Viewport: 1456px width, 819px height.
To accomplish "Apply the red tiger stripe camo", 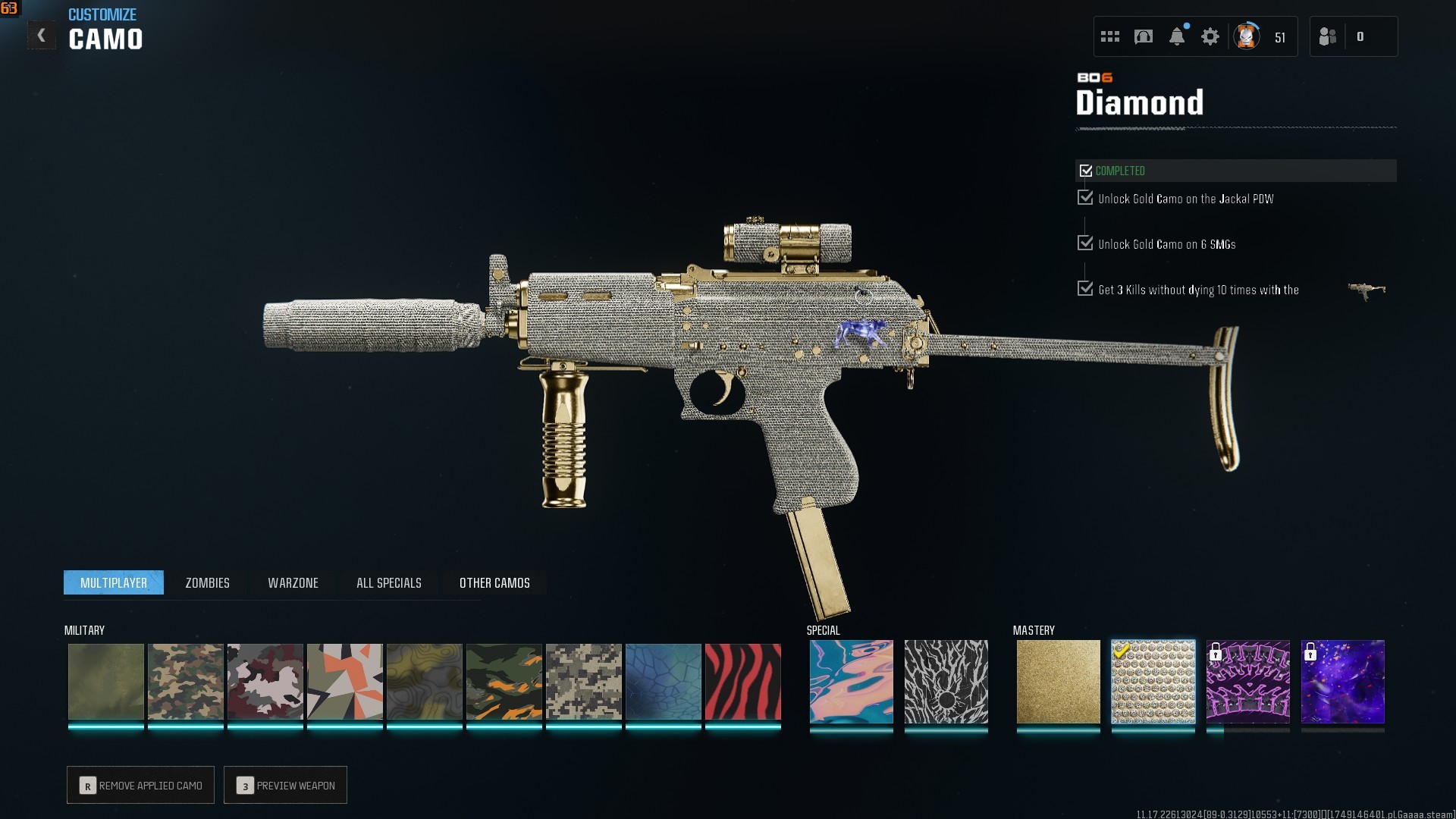I will pos(742,681).
